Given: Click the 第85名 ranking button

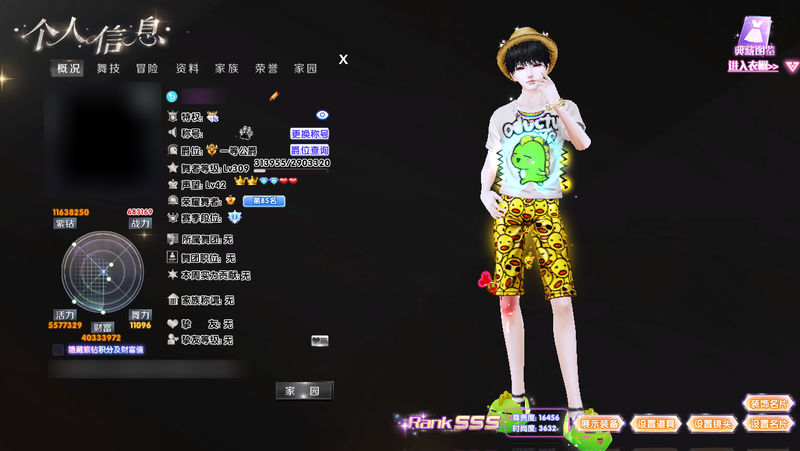Looking at the screenshot, I should tap(264, 201).
